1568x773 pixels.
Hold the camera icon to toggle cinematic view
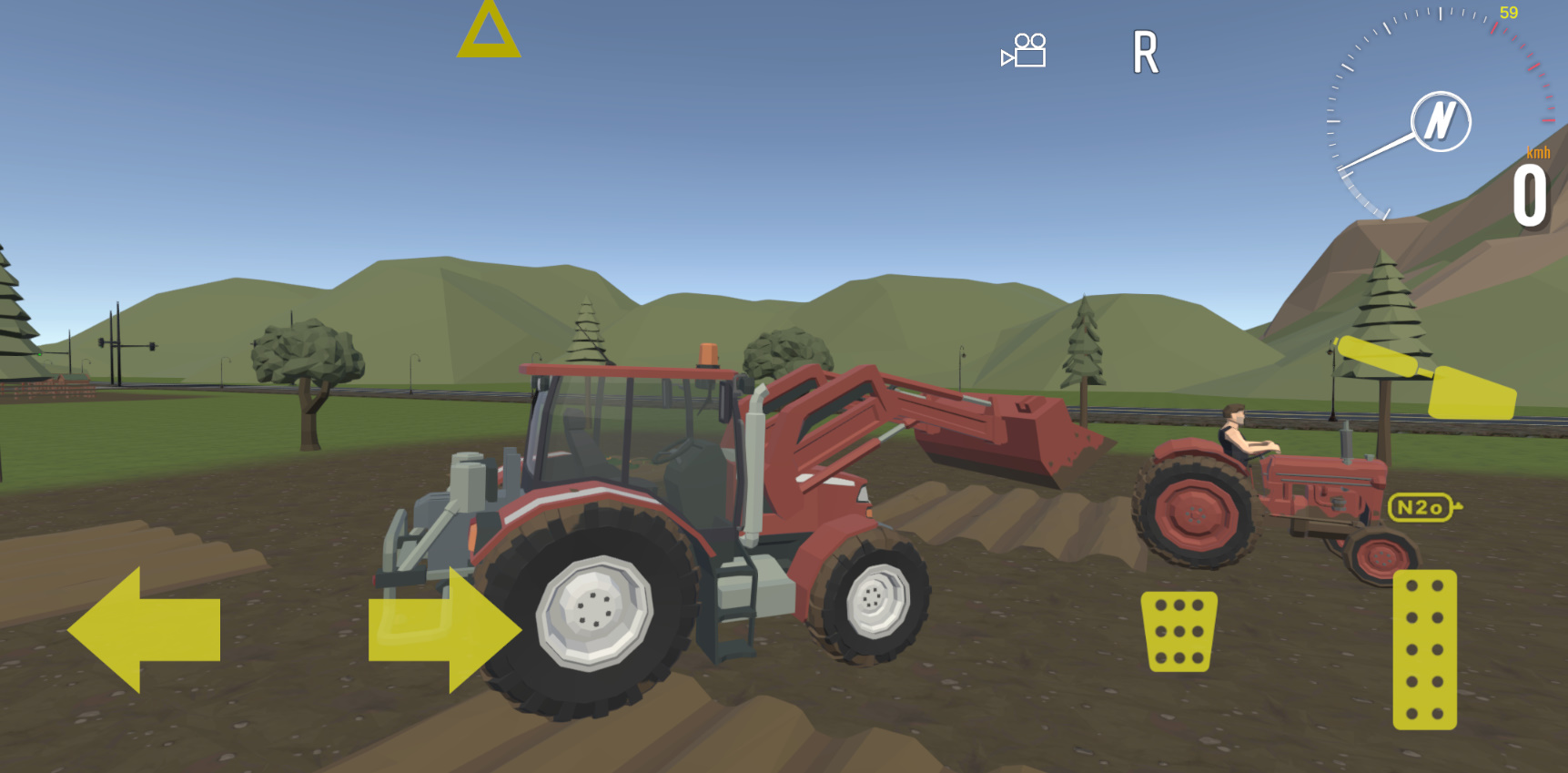coord(1022,52)
